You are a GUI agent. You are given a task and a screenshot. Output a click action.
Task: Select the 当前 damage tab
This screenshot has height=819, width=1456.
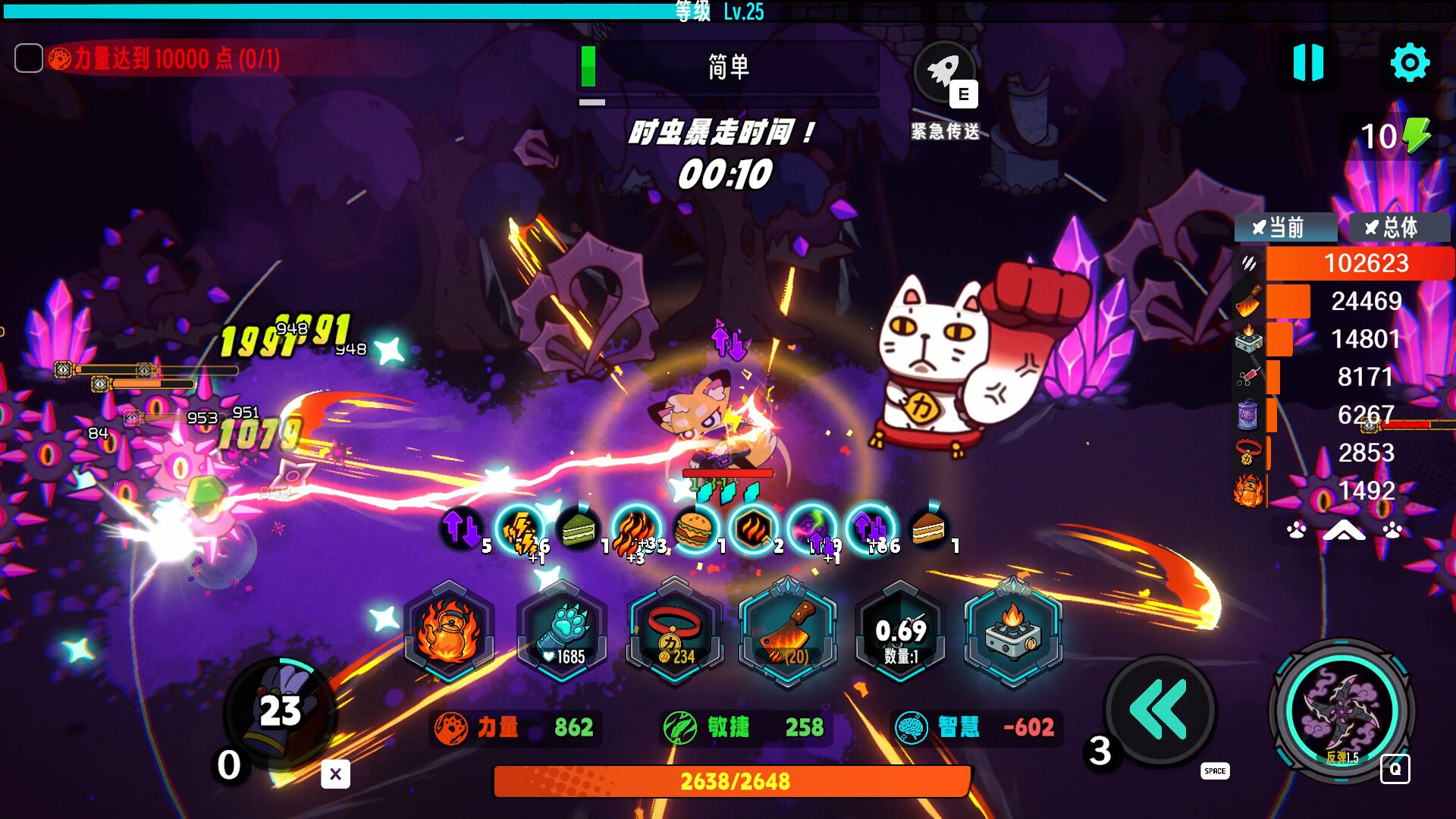[1285, 227]
